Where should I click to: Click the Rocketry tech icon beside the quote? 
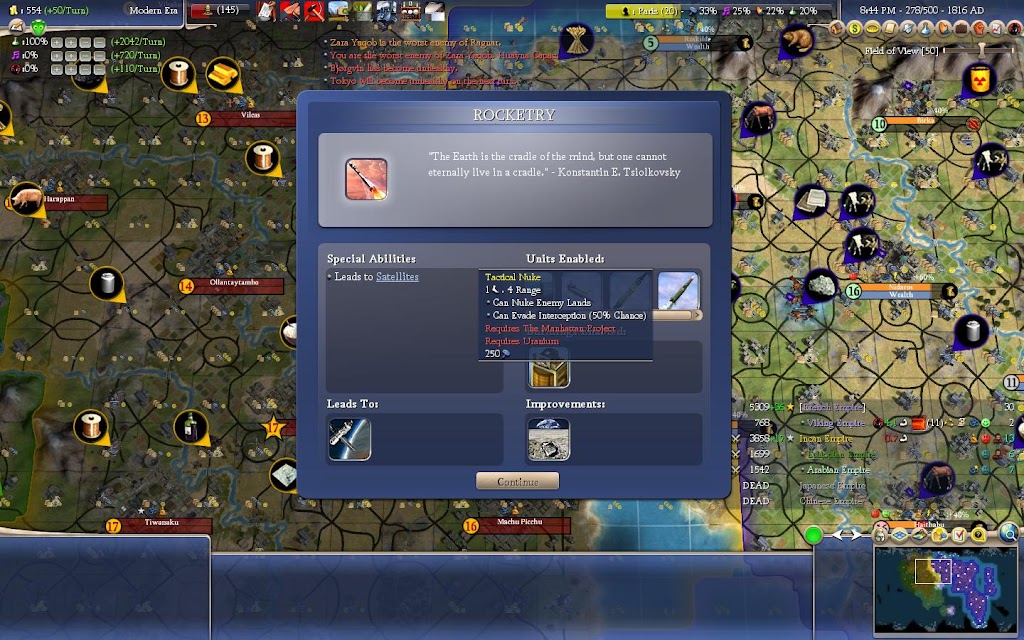click(x=366, y=179)
